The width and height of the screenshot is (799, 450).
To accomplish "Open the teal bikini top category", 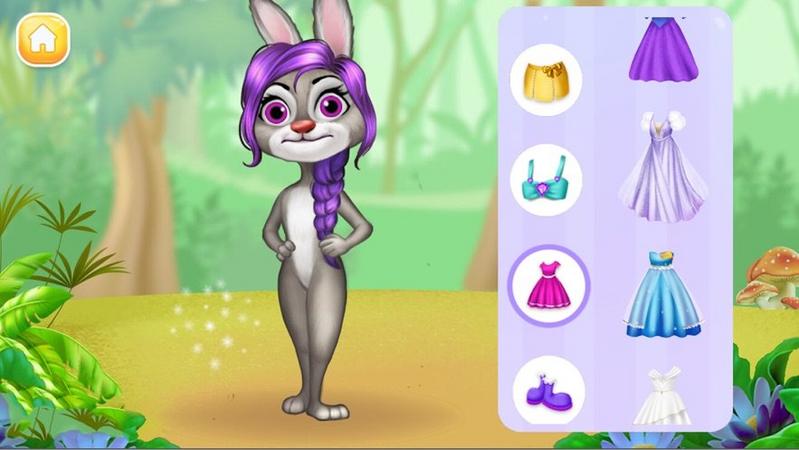I will point(546,180).
